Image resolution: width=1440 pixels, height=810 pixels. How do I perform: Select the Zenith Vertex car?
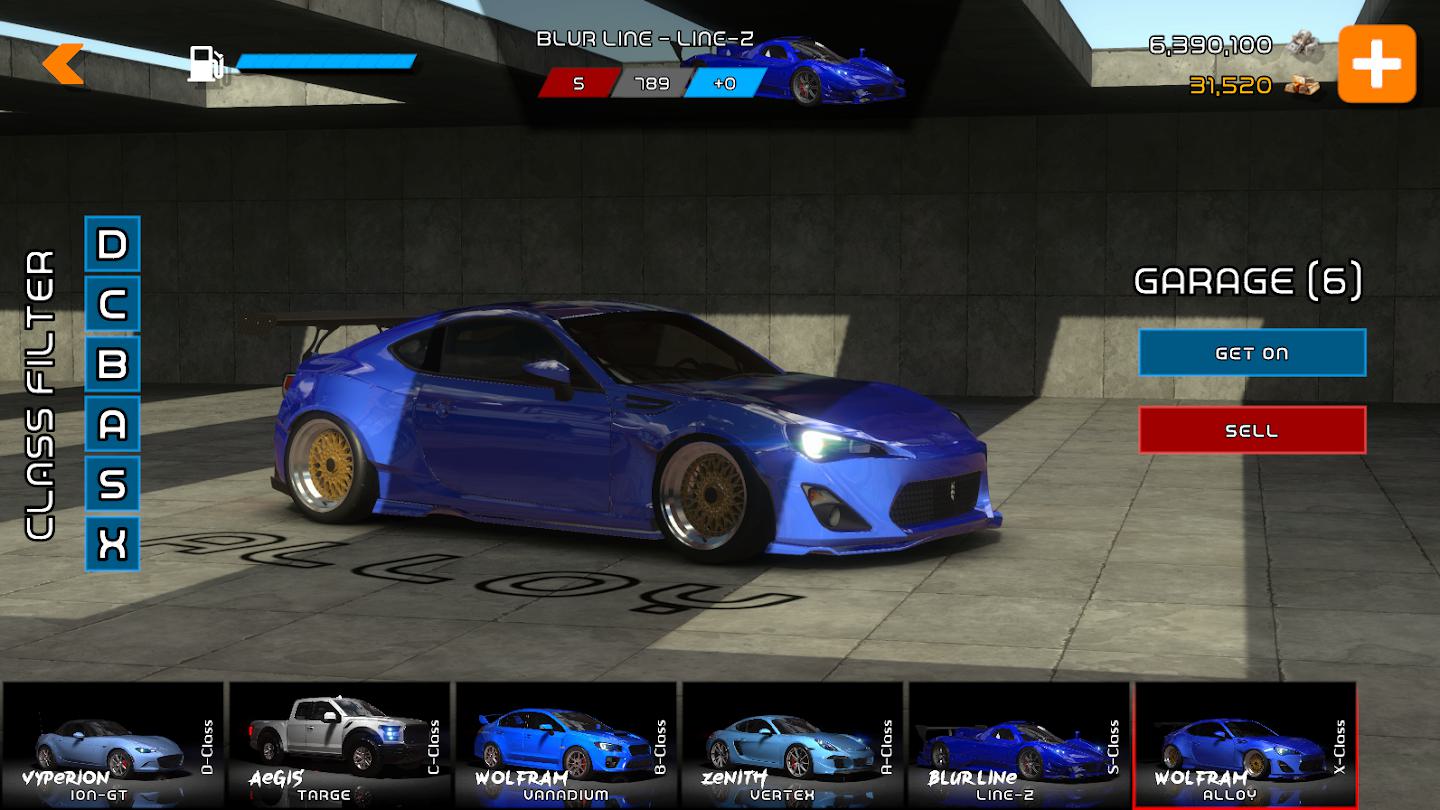792,745
